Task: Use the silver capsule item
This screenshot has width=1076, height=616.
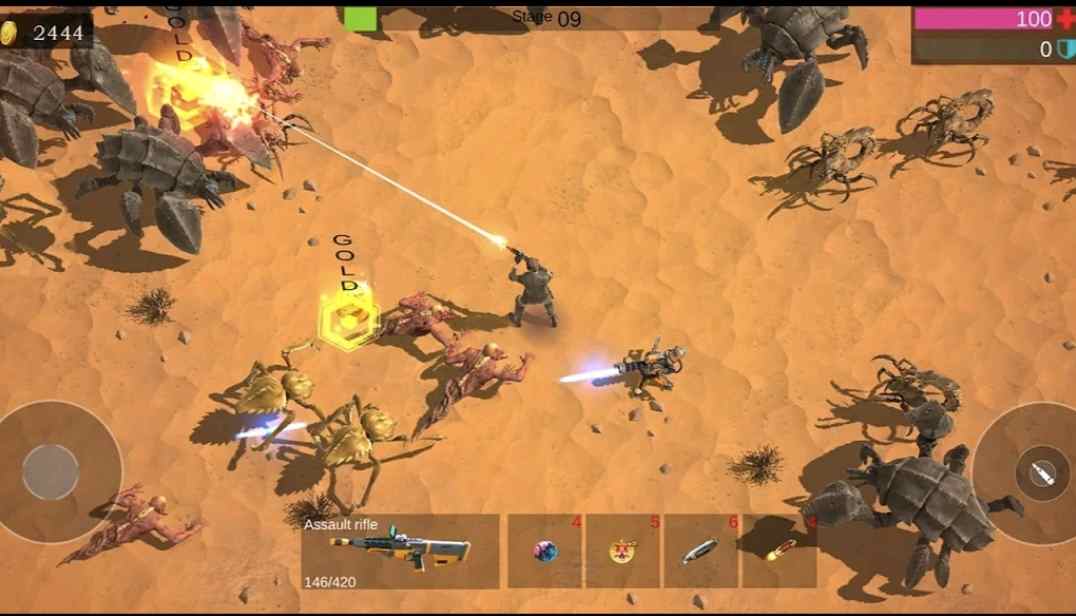Action: pos(701,551)
